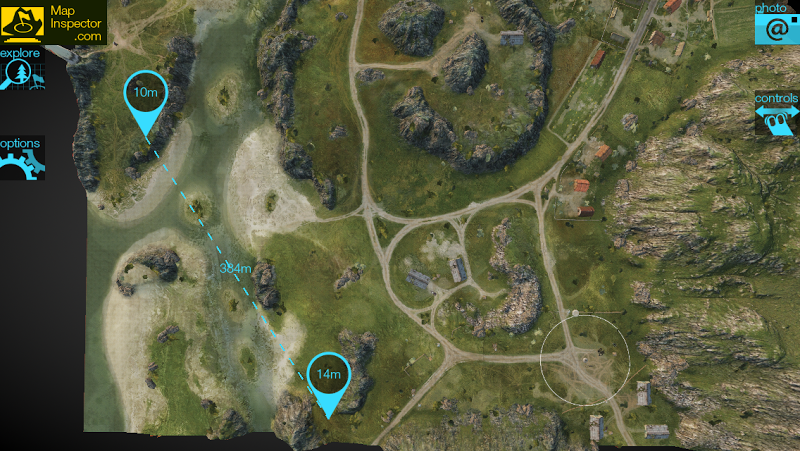The height and width of the screenshot is (451, 800).
Task: Open the options gear menu
Action: [x=20, y=157]
